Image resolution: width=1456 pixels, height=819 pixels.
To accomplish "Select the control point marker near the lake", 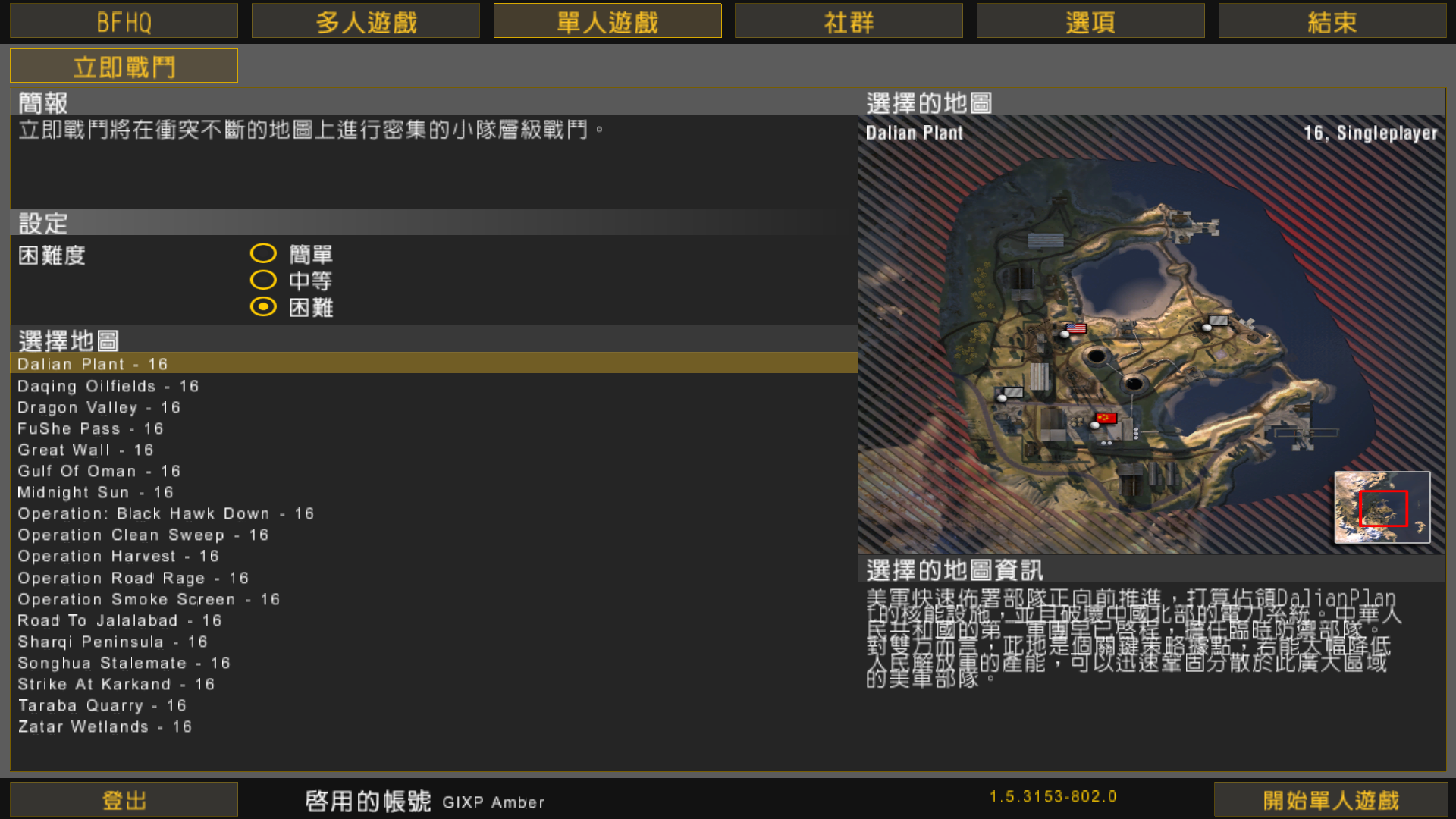I will click(1207, 328).
